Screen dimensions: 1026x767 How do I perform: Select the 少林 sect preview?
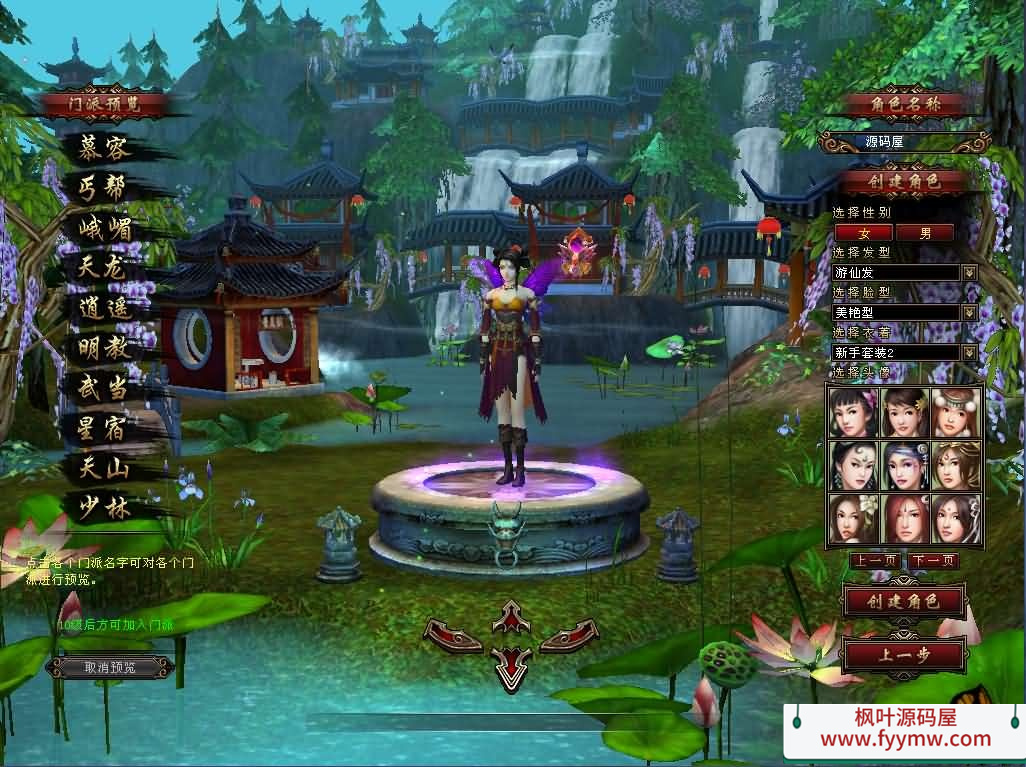(x=104, y=507)
